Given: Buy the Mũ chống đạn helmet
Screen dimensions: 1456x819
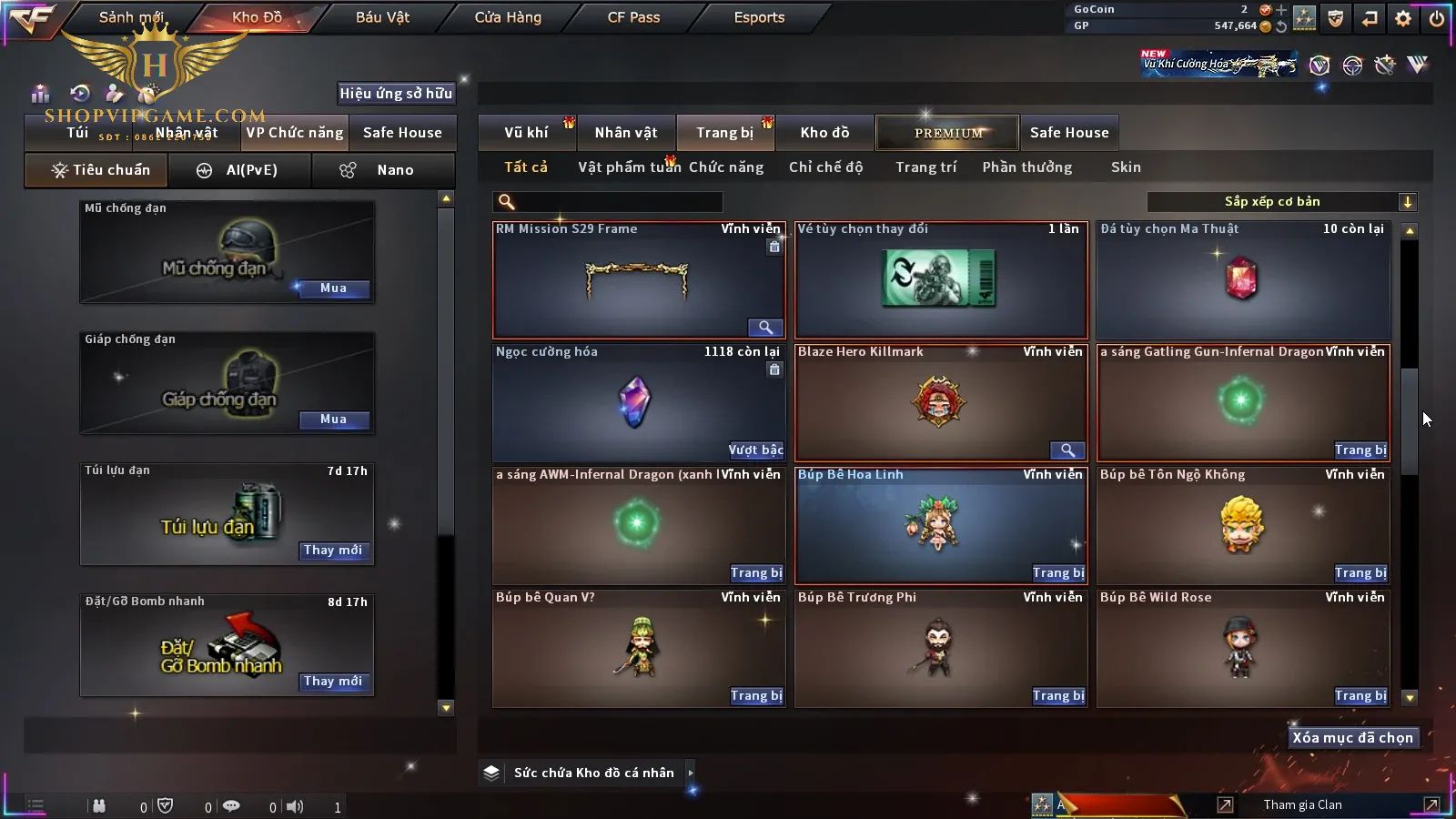Looking at the screenshot, I should [333, 288].
